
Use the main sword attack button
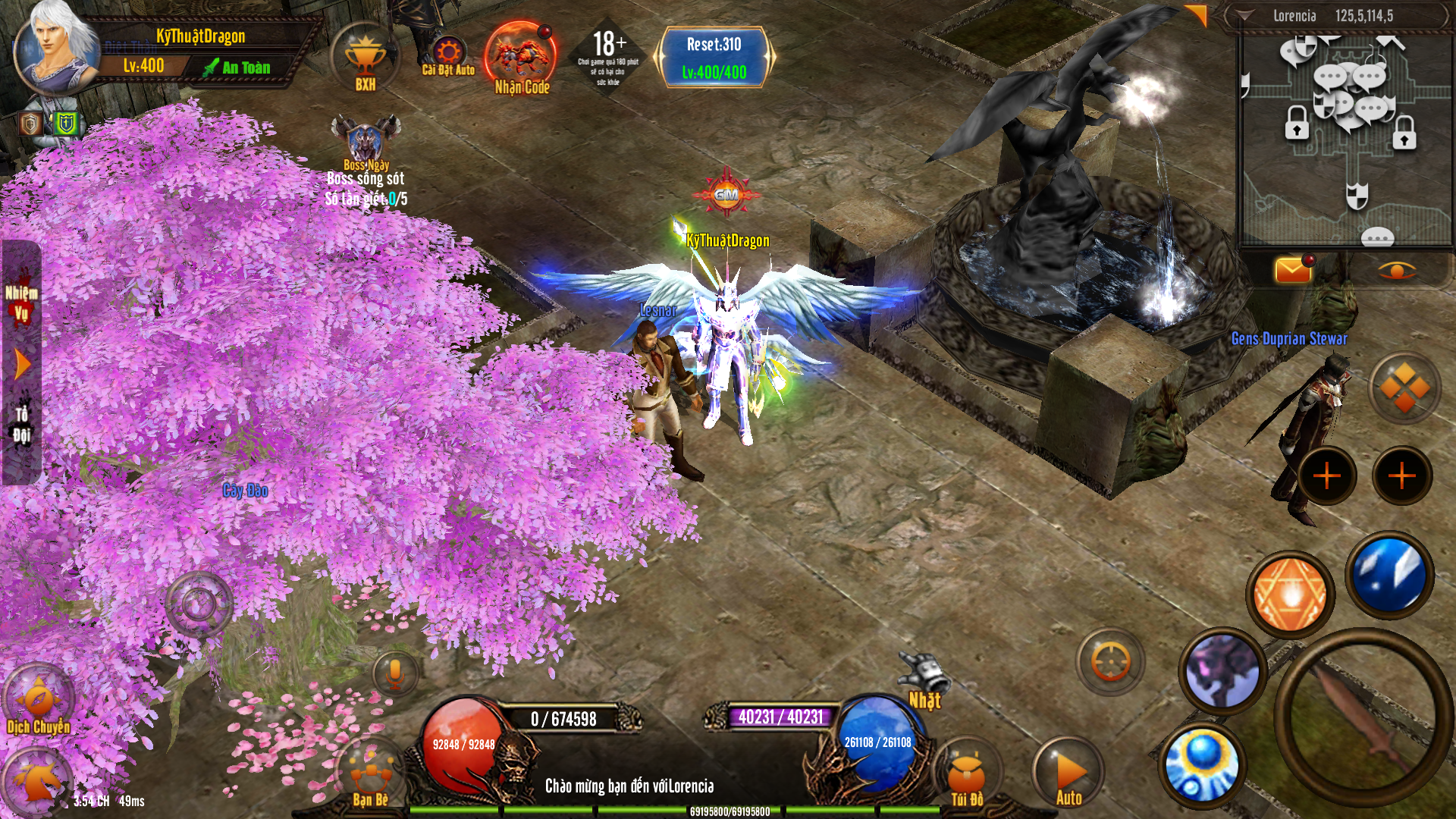1361,717
